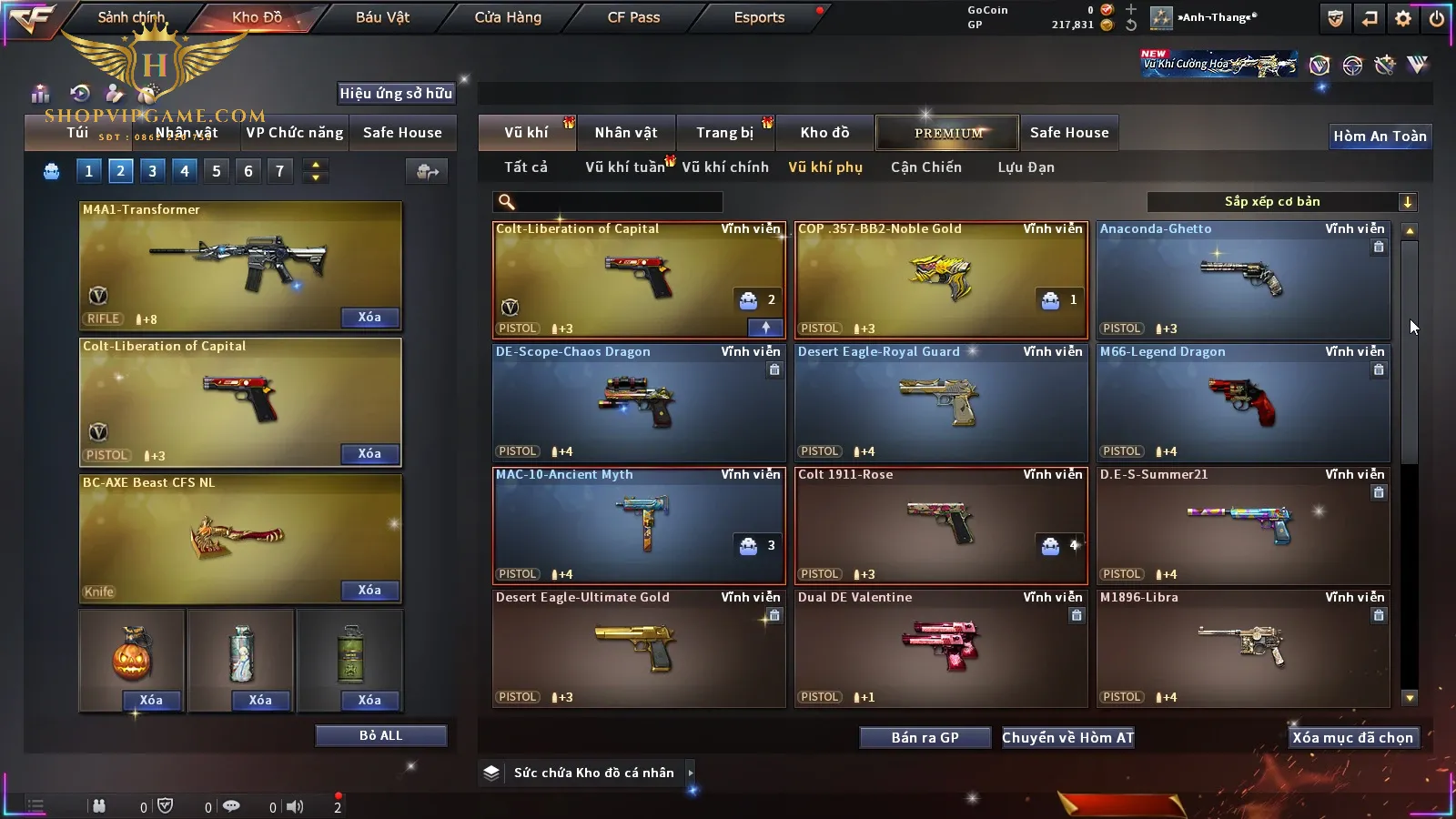Click the Bỏ ALL button
Image resolution: width=1456 pixels, height=819 pixels.
point(380,736)
